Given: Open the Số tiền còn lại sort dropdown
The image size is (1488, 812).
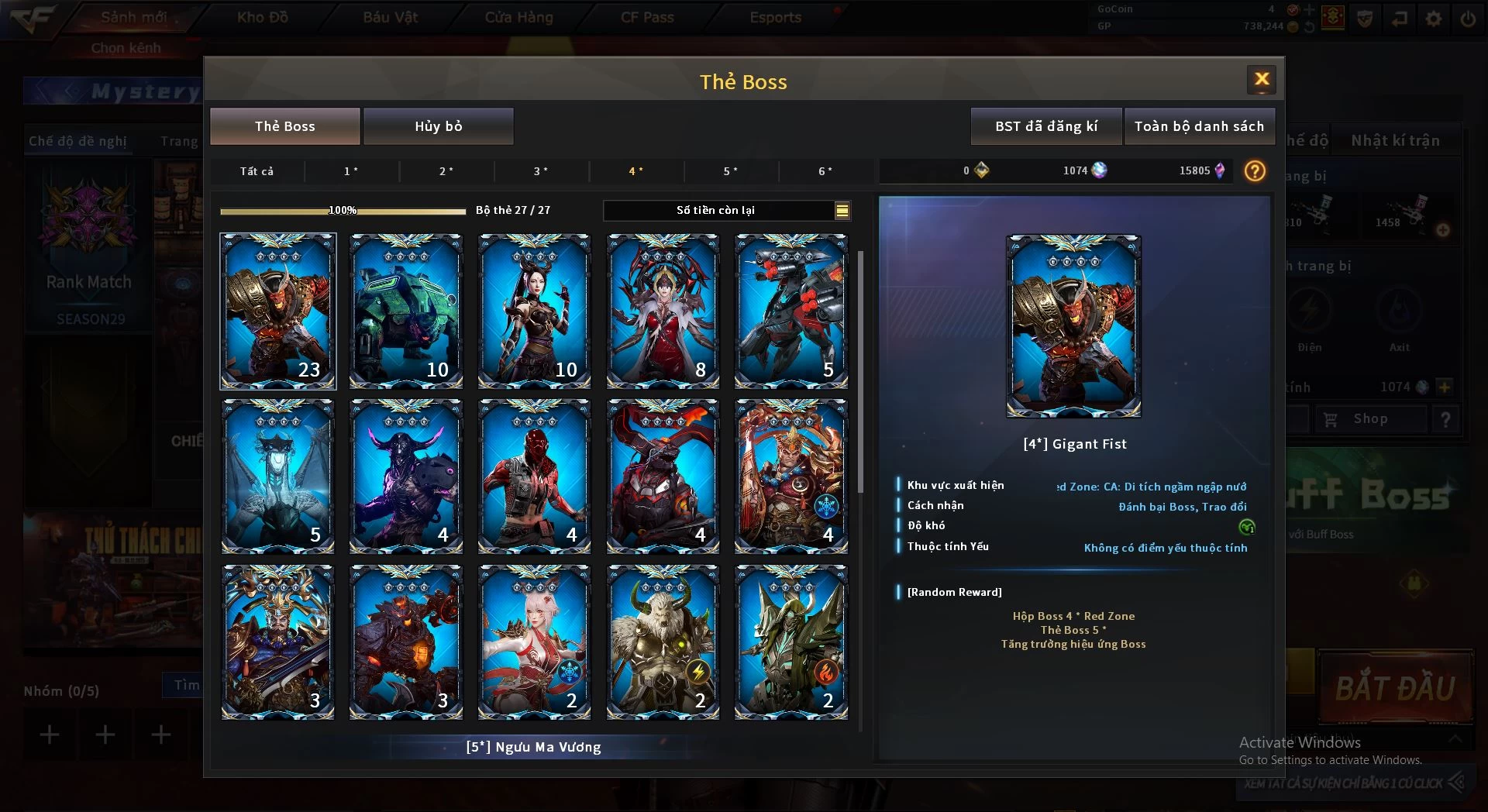Looking at the screenshot, I should pos(842,210).
